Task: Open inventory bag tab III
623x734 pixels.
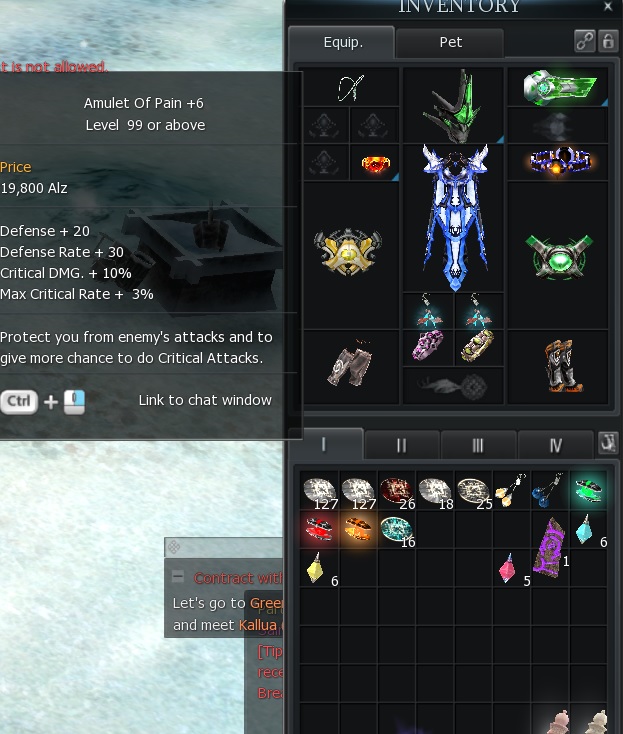Action: (478, 445)
